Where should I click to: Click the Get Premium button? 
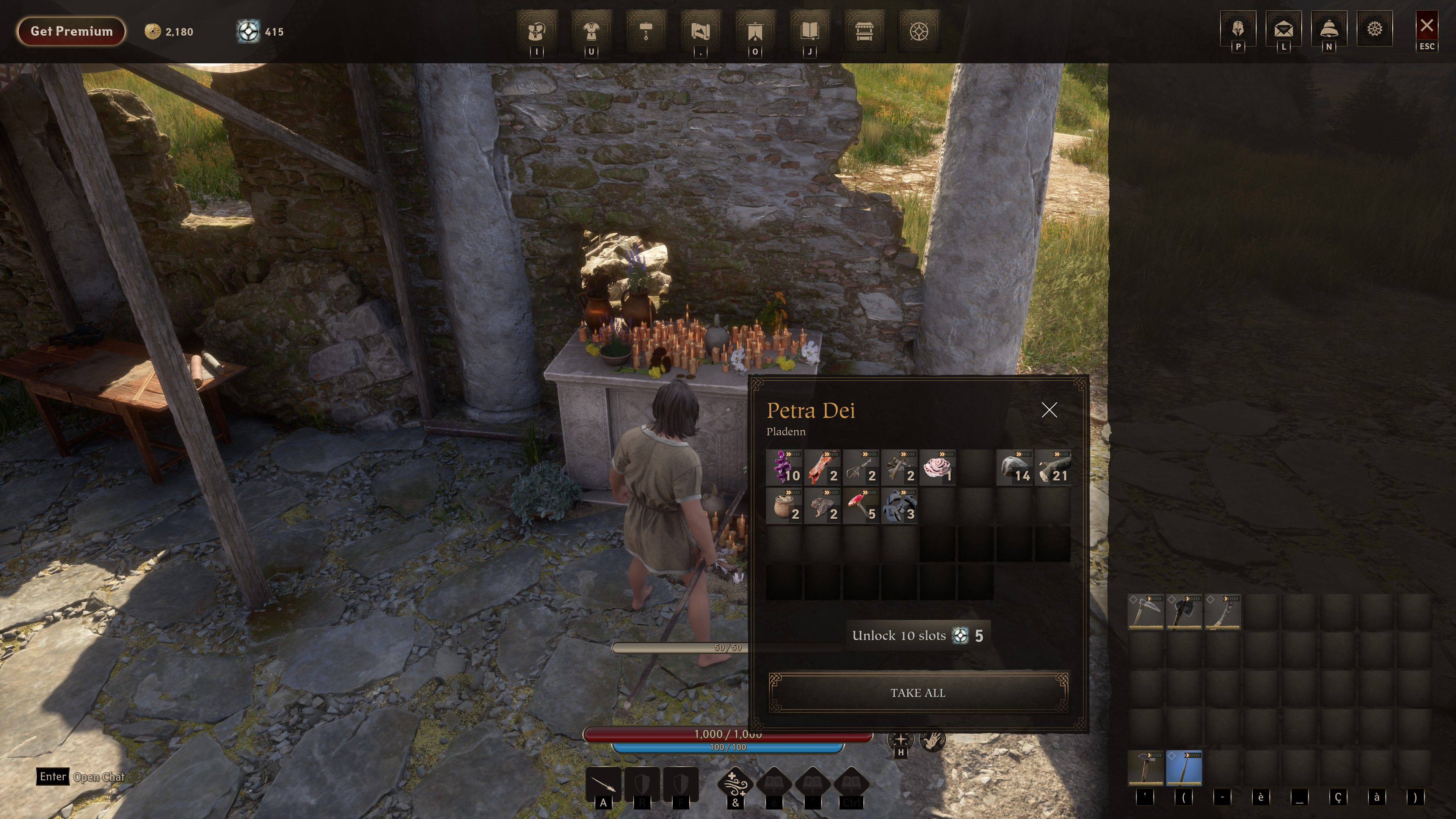point(71,31)
